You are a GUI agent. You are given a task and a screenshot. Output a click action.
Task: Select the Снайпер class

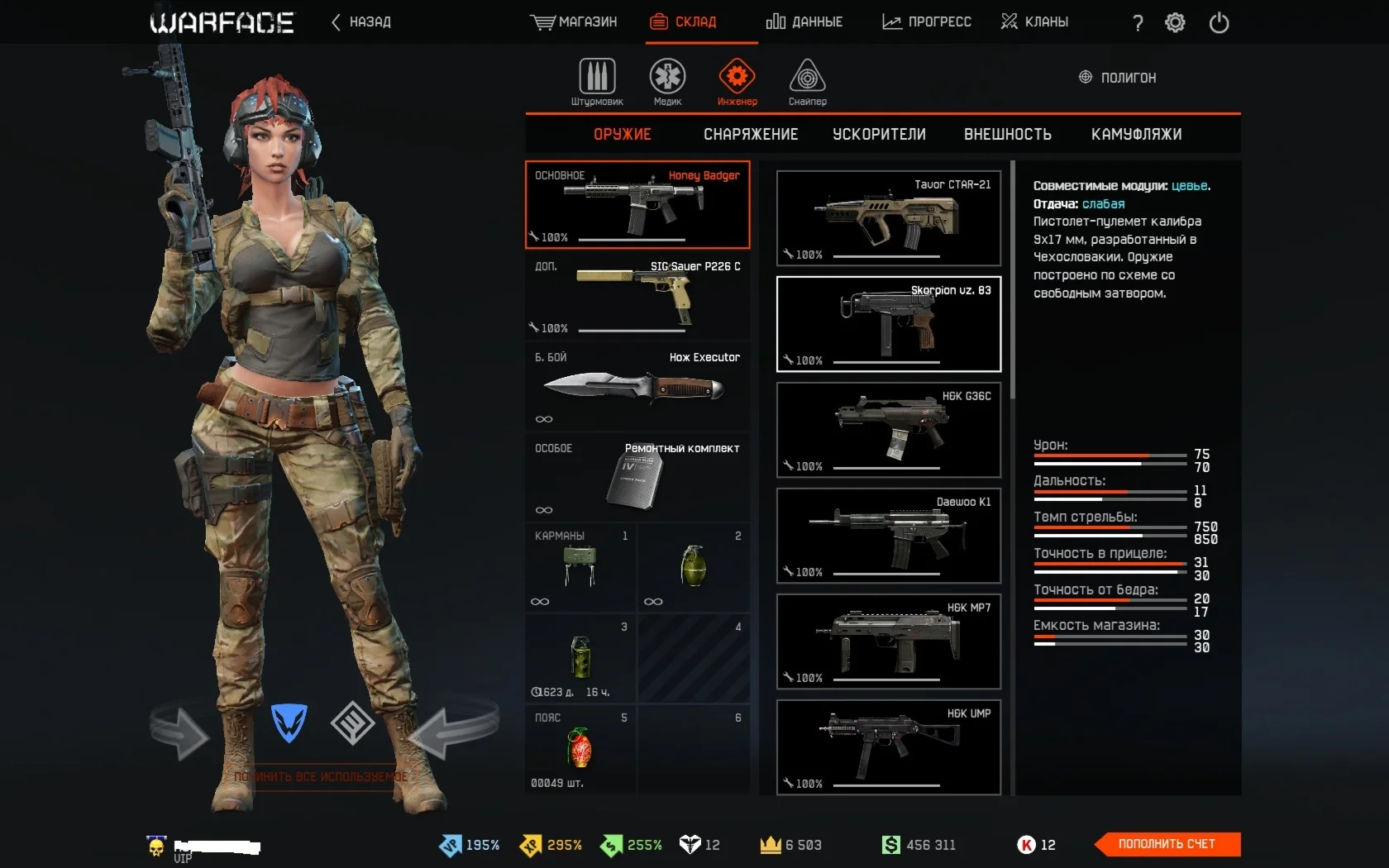coord(808,83)
